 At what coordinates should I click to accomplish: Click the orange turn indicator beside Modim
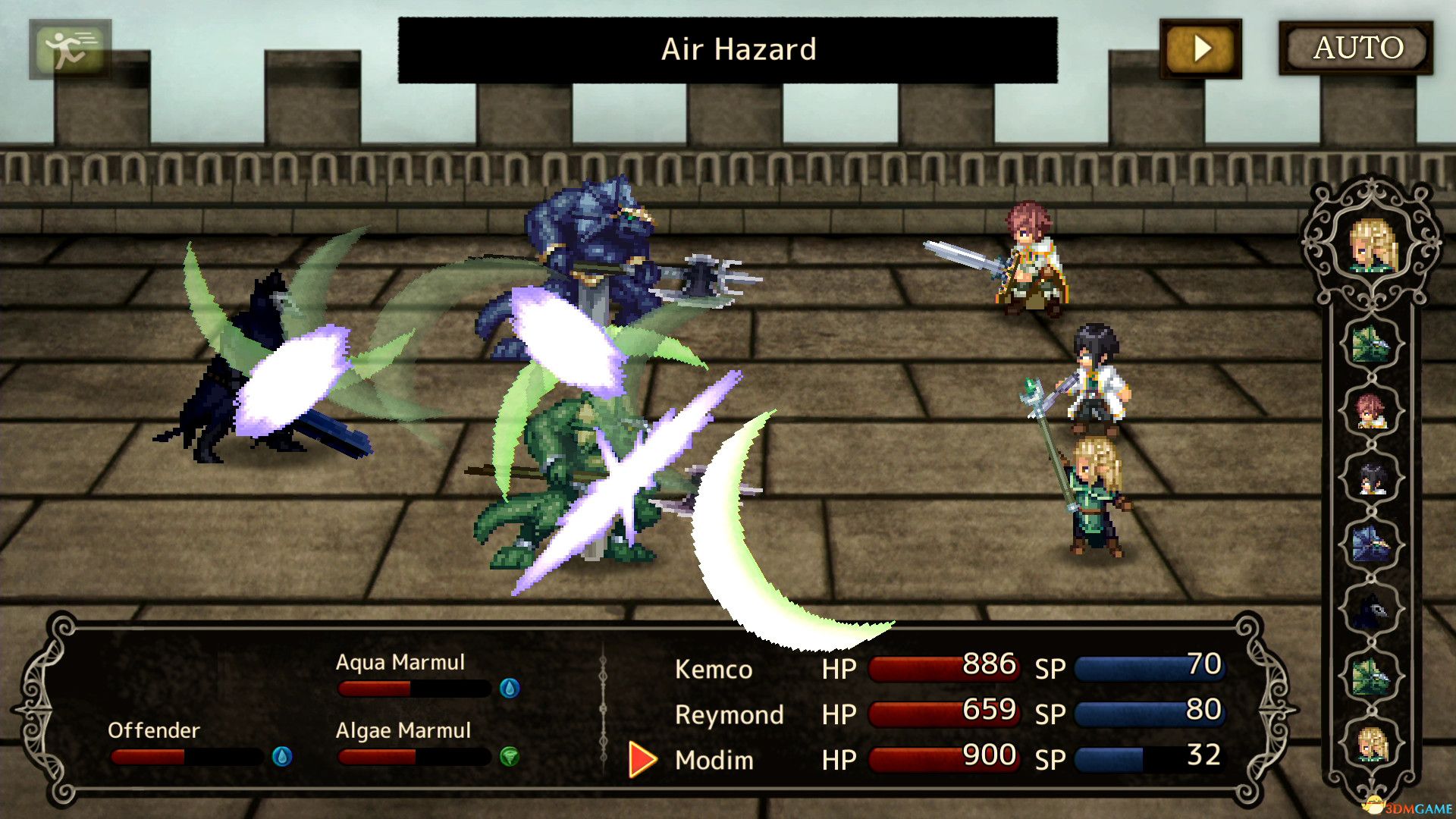click(639, 759)
